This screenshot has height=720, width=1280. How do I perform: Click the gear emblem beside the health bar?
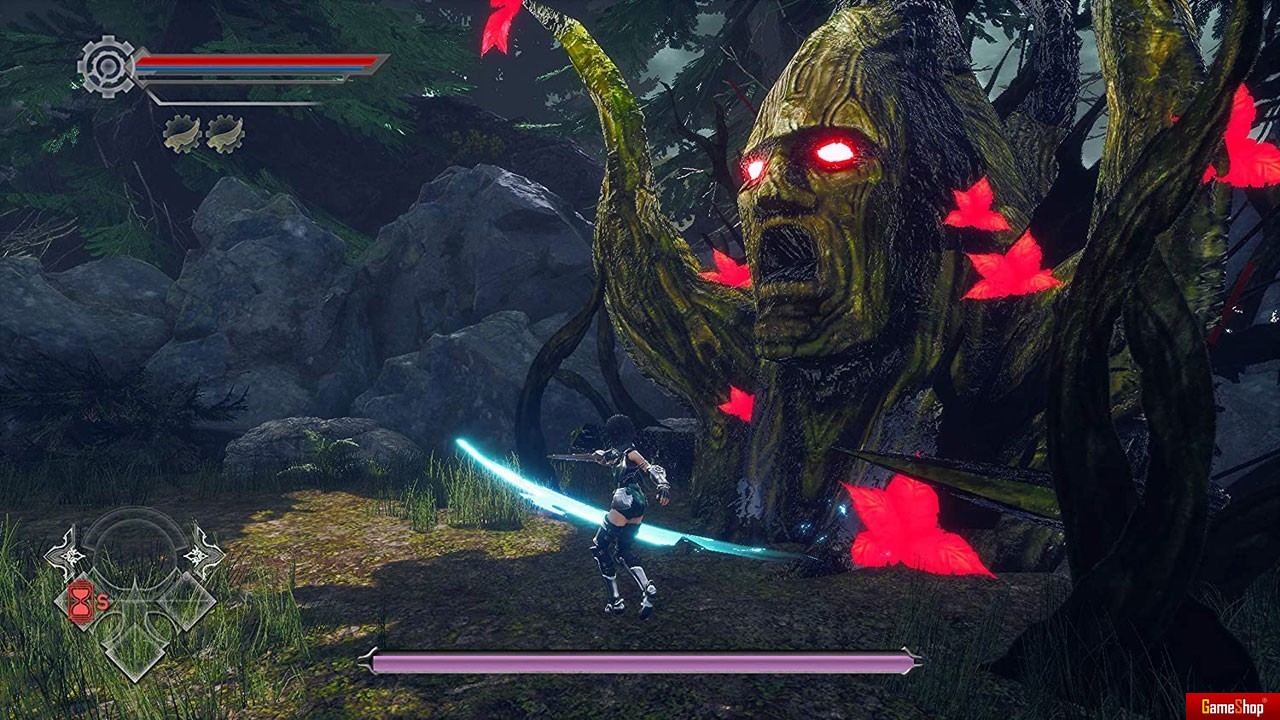pos(106,66)
